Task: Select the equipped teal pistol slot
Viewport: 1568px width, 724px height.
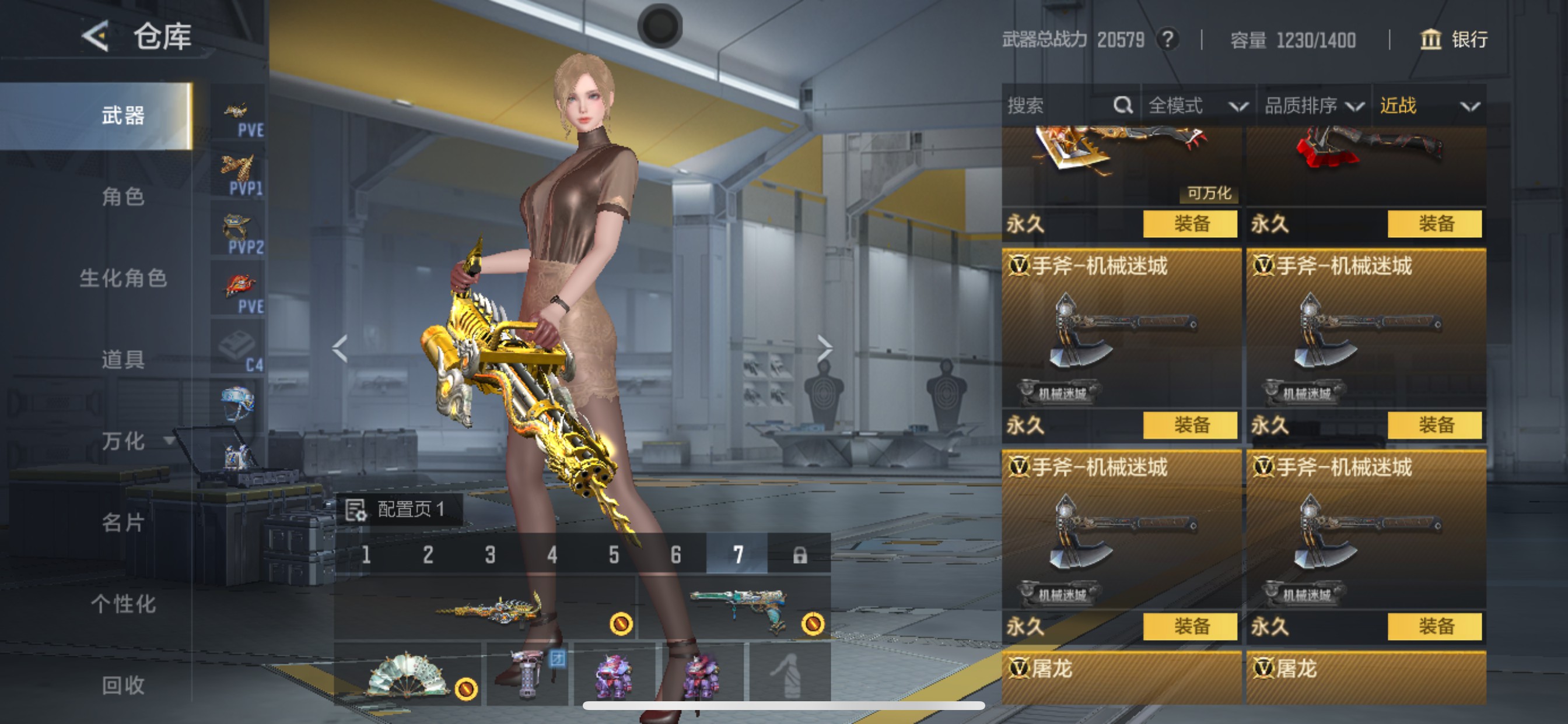Action: tap(736, 608)
